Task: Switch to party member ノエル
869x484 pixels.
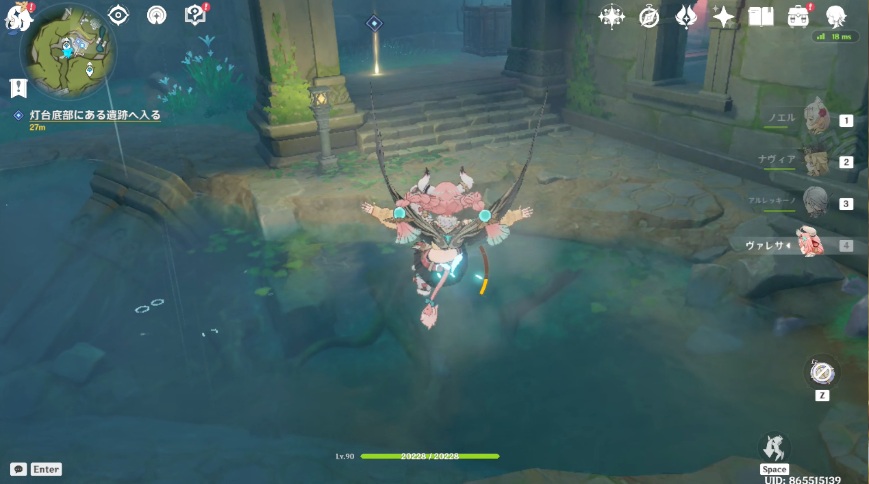Action: point(817,119)
